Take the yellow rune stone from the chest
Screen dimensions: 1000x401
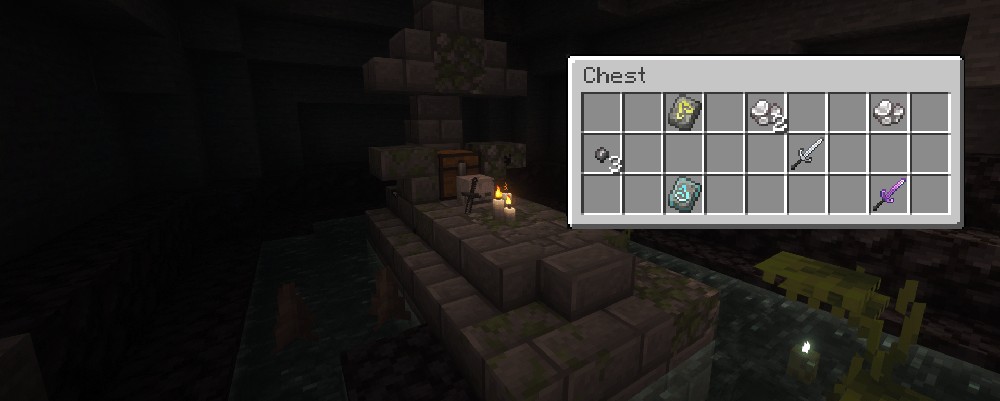(x=684, y=112)
